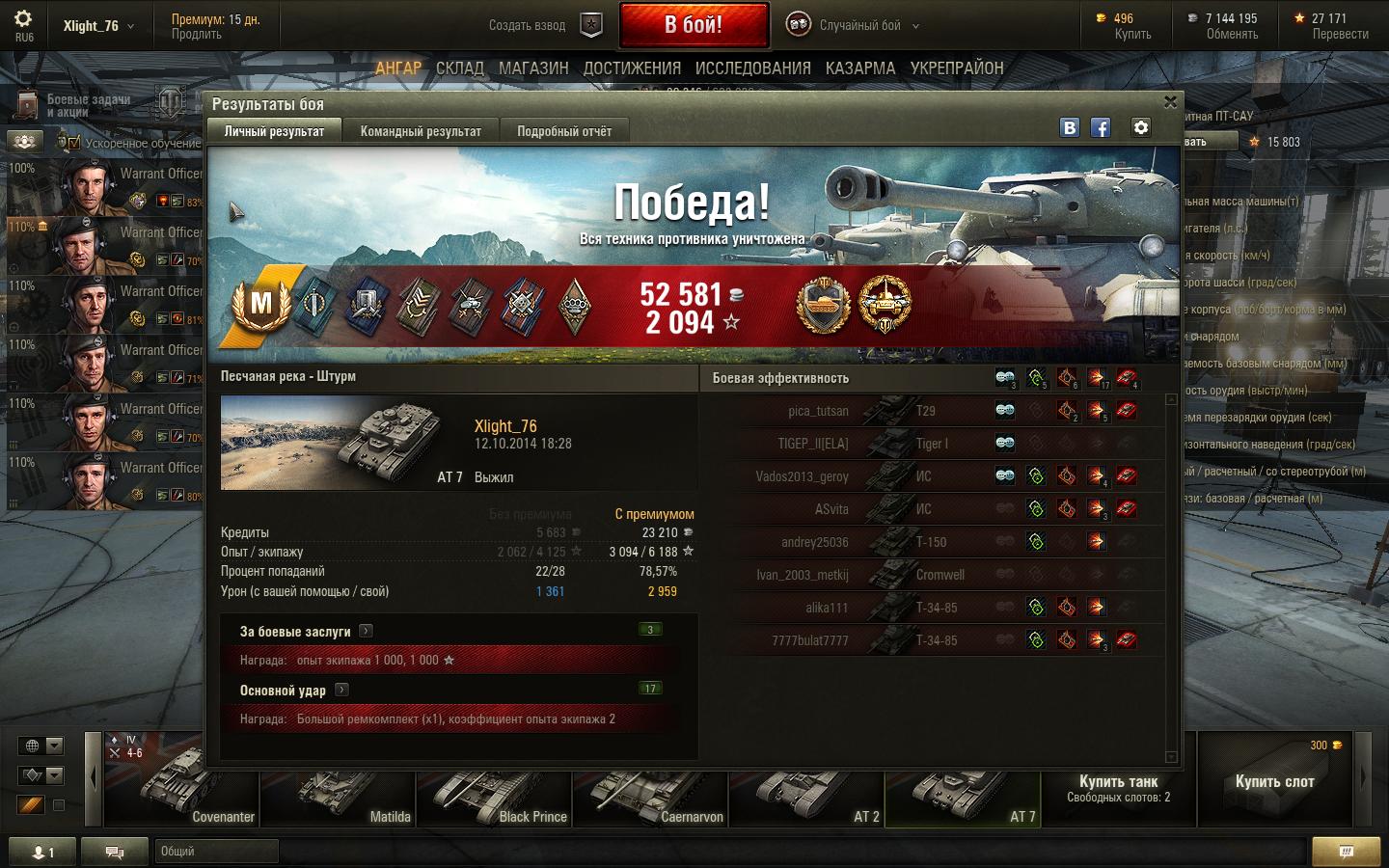This screenshot has width=1389, height=868.
Task: Click Создать взвод to create a platoon
Action: 543,26
